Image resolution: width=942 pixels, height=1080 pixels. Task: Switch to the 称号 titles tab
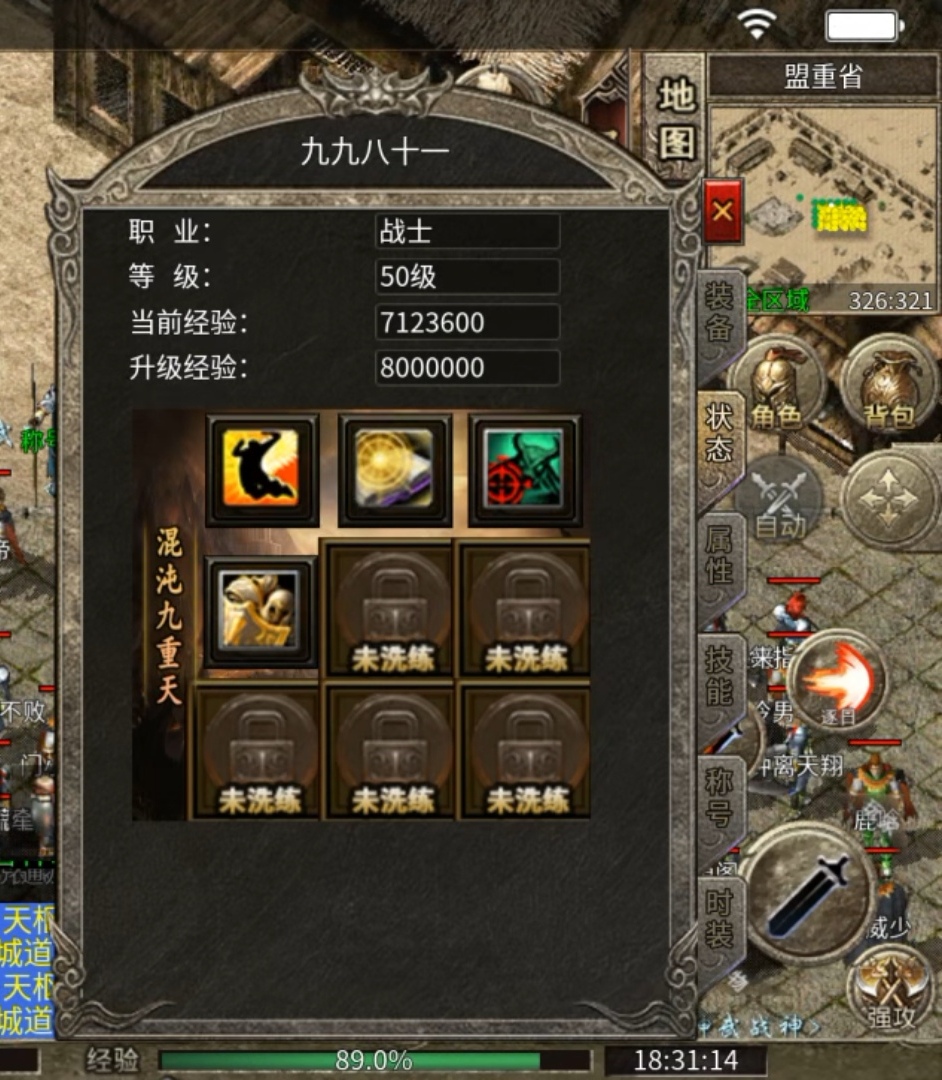(720, 798)
